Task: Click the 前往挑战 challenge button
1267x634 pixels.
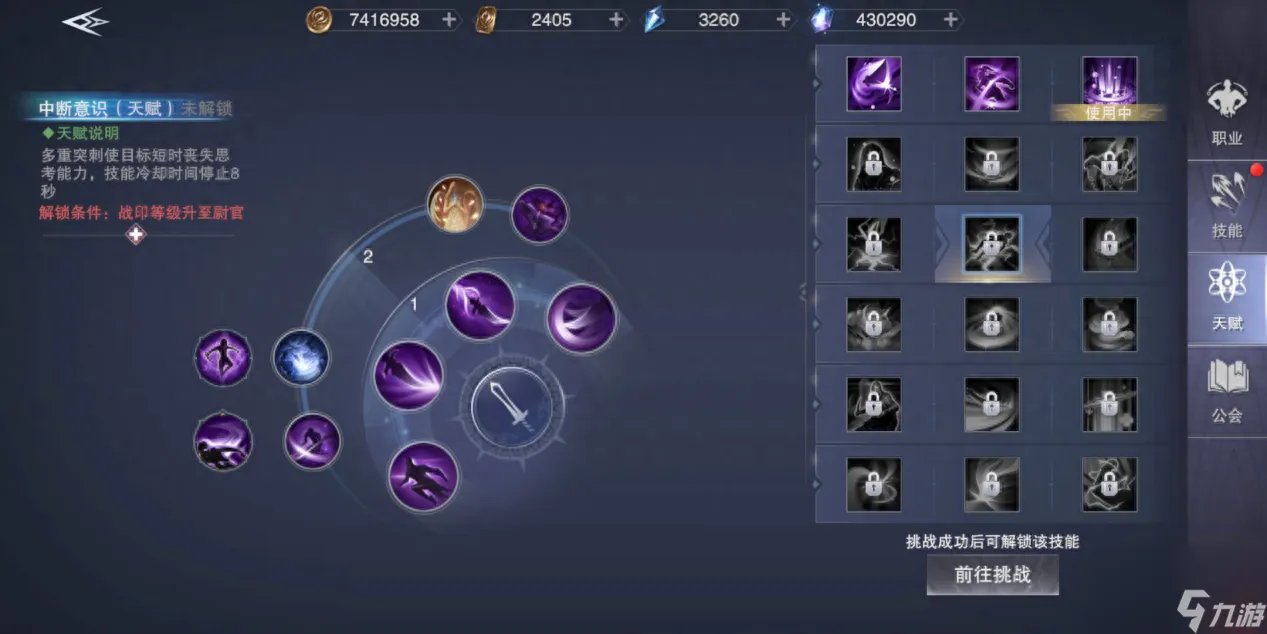Action: click(x=992, y=574)
